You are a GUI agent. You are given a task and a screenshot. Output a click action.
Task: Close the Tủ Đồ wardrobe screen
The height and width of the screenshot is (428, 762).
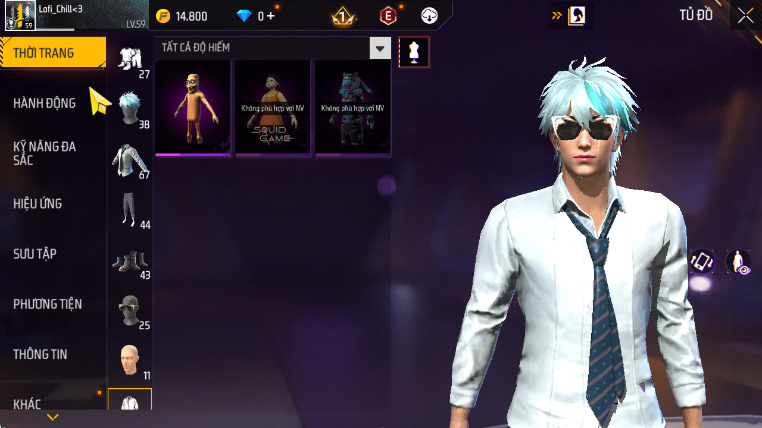(x=745, y=15)
